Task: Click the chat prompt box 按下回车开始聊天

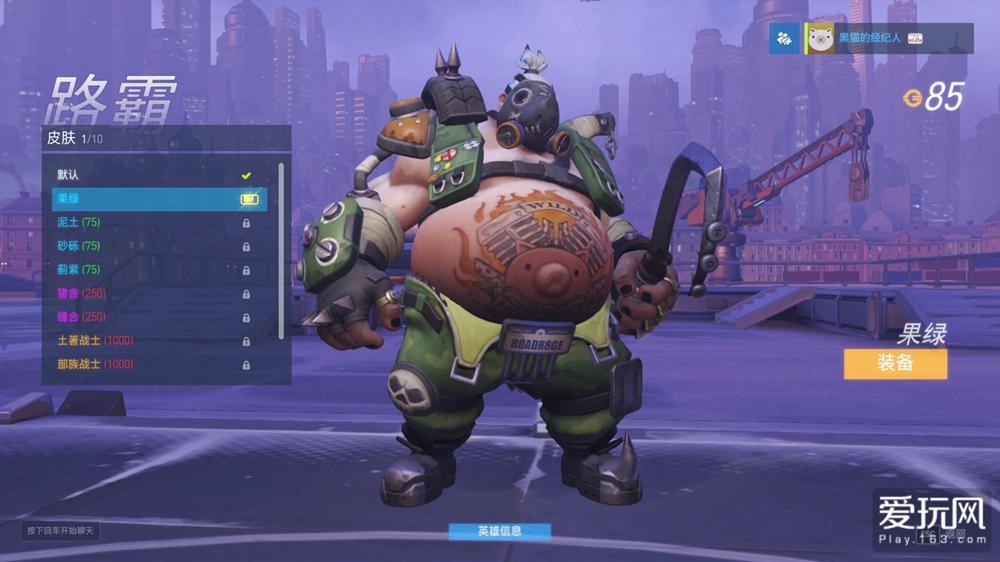Action: click(60, 530)
